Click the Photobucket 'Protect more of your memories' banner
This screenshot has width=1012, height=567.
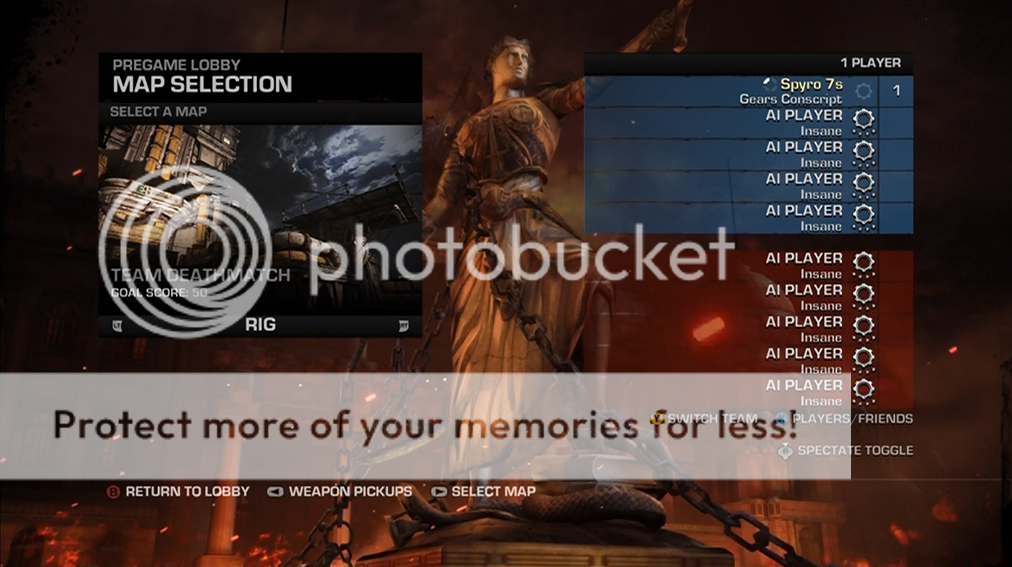point(425,425)
